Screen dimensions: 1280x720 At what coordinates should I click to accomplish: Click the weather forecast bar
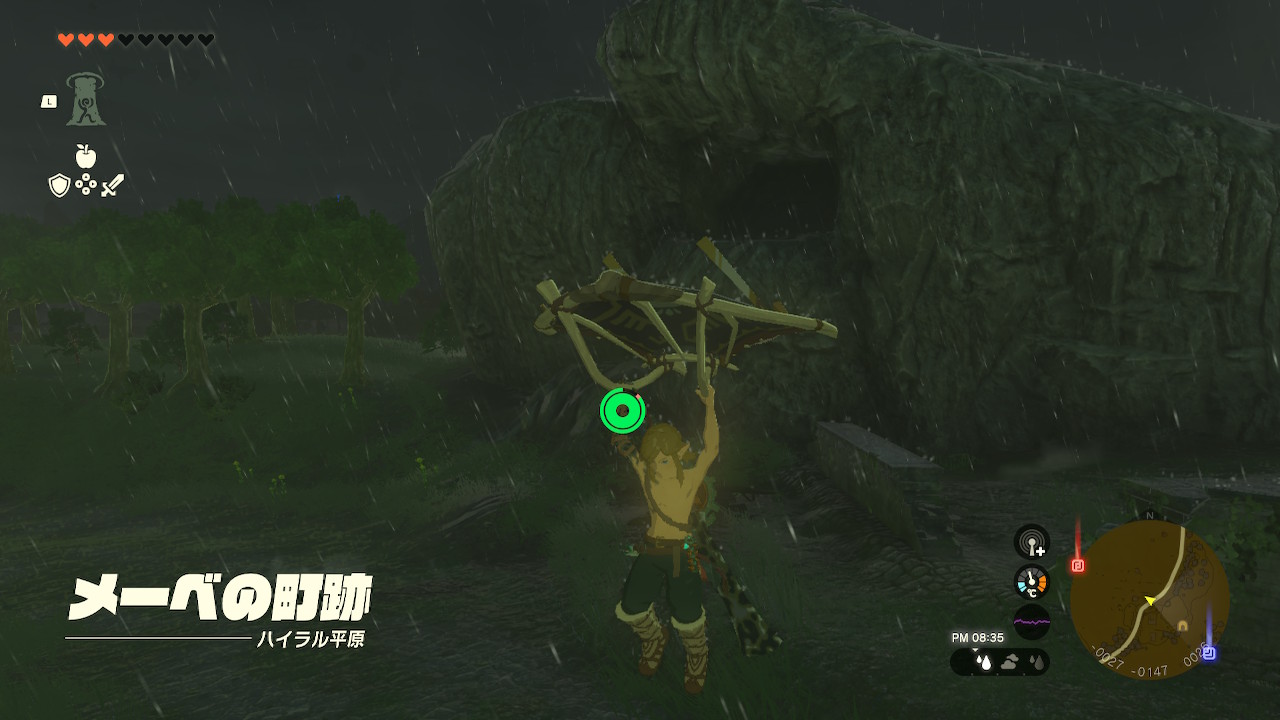pyautogui.click(x=1000, y=662)
